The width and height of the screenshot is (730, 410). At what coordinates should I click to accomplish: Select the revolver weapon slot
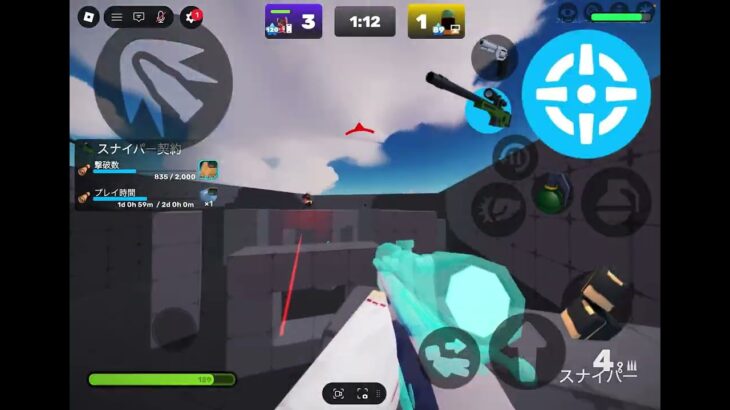tap(494, 56)
